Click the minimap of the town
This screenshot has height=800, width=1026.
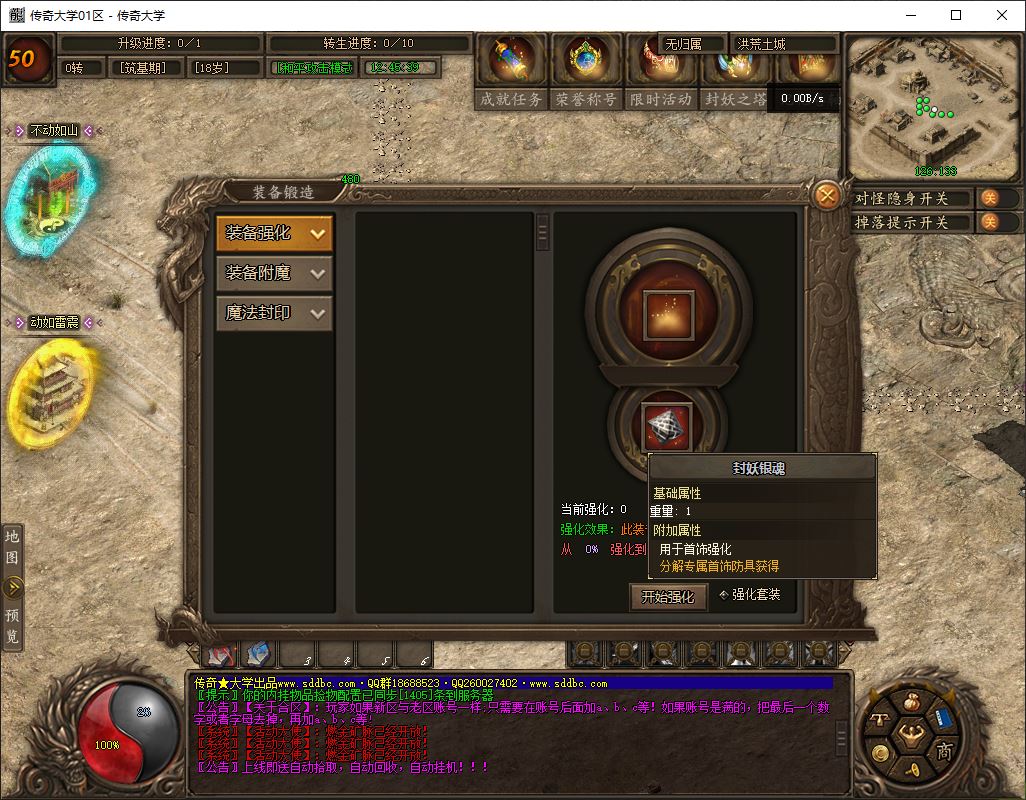tap(933, 108)
